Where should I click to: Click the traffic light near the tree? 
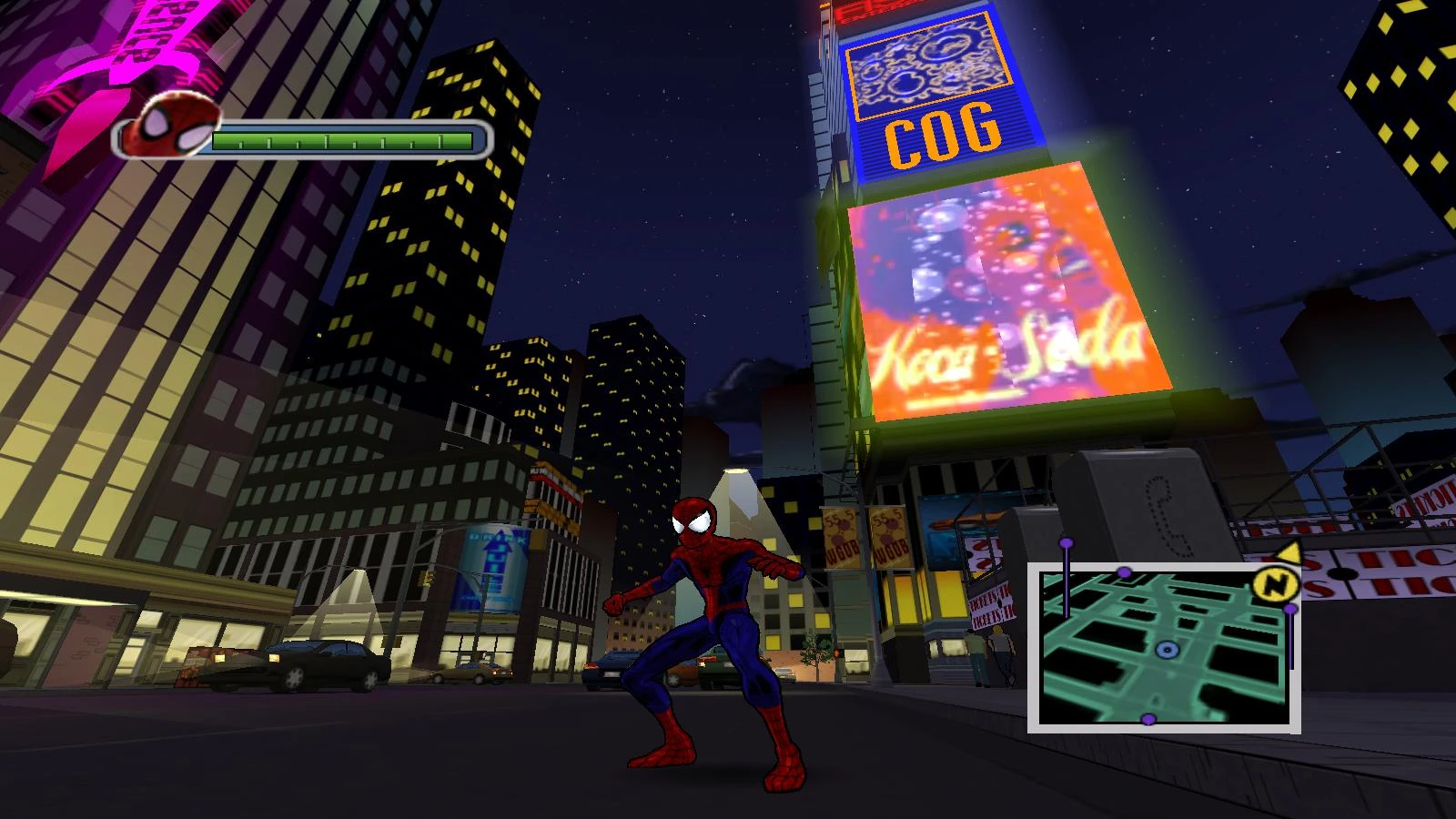pyautogui.click(x=839, y=652)
